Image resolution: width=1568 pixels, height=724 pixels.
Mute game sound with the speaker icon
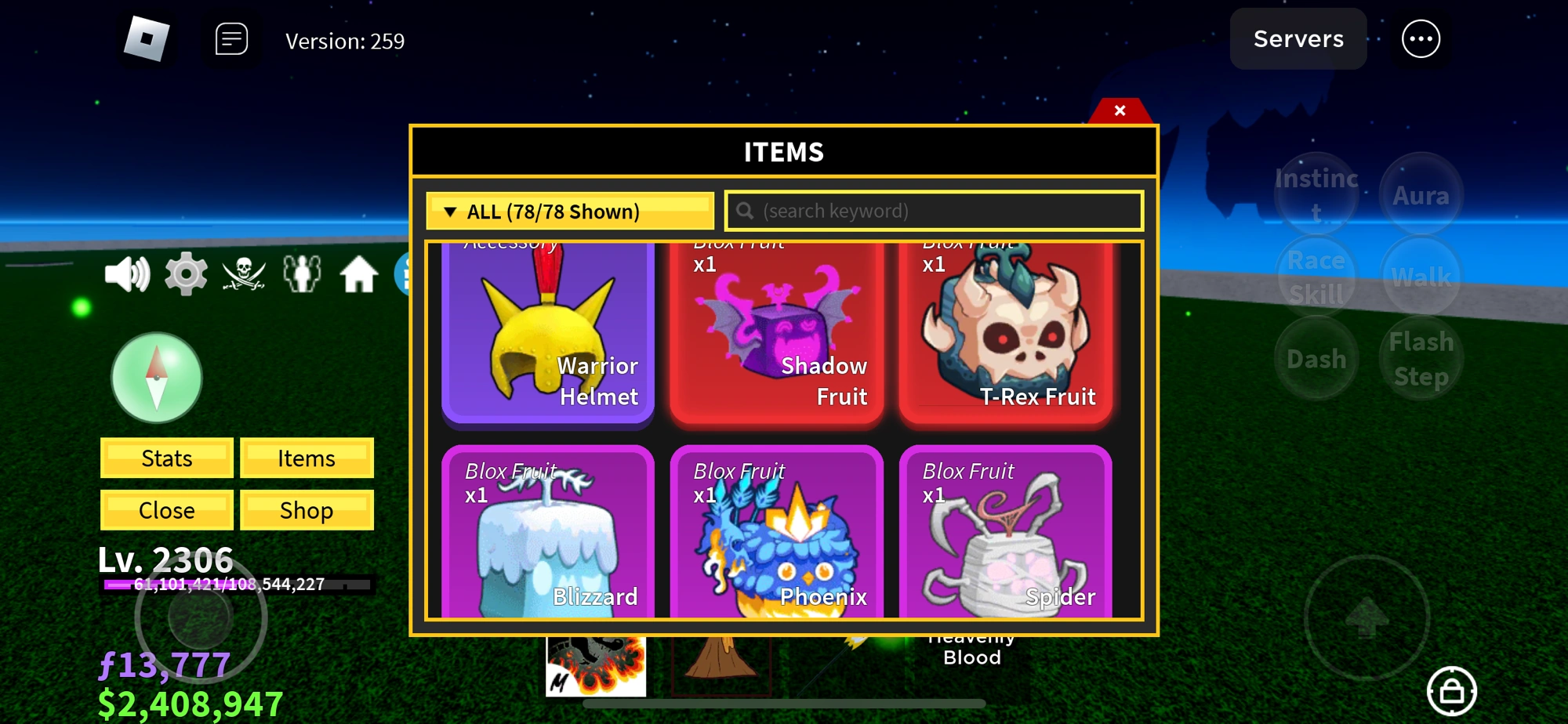tap(127, 276)
